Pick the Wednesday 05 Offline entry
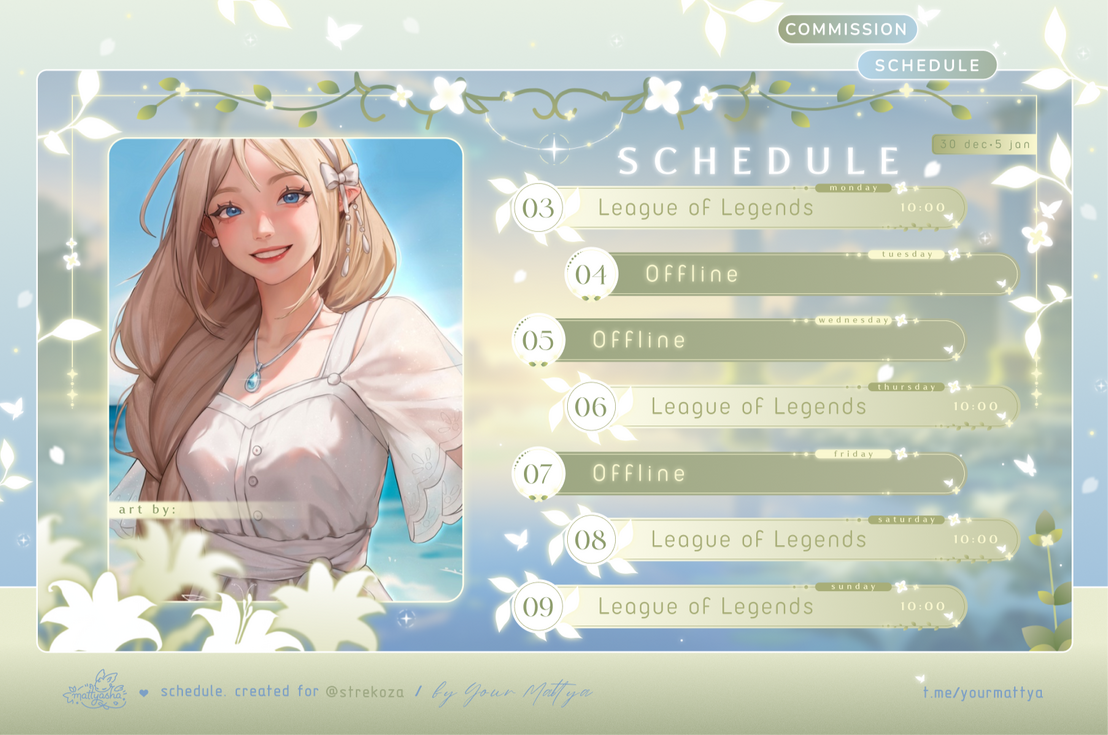This screenshot has height=735, width=1108. click(740, 340)
